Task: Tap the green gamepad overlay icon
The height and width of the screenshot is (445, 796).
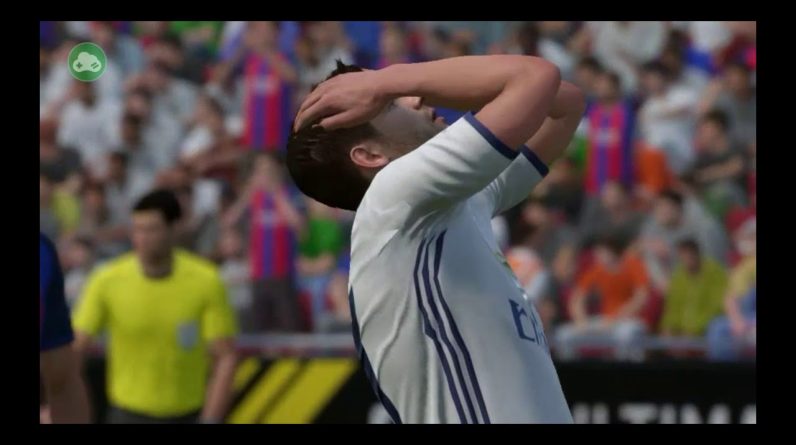Action: (x=87, y=62)
